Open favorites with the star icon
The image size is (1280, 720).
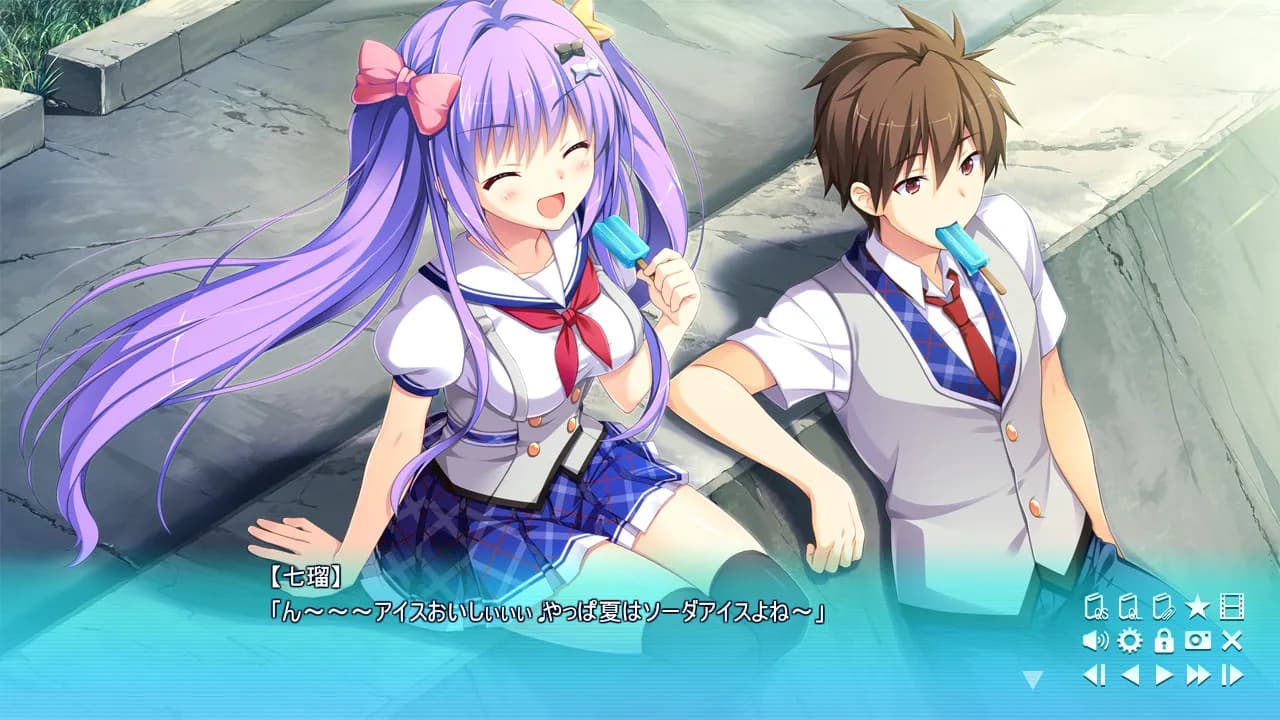1197,606
